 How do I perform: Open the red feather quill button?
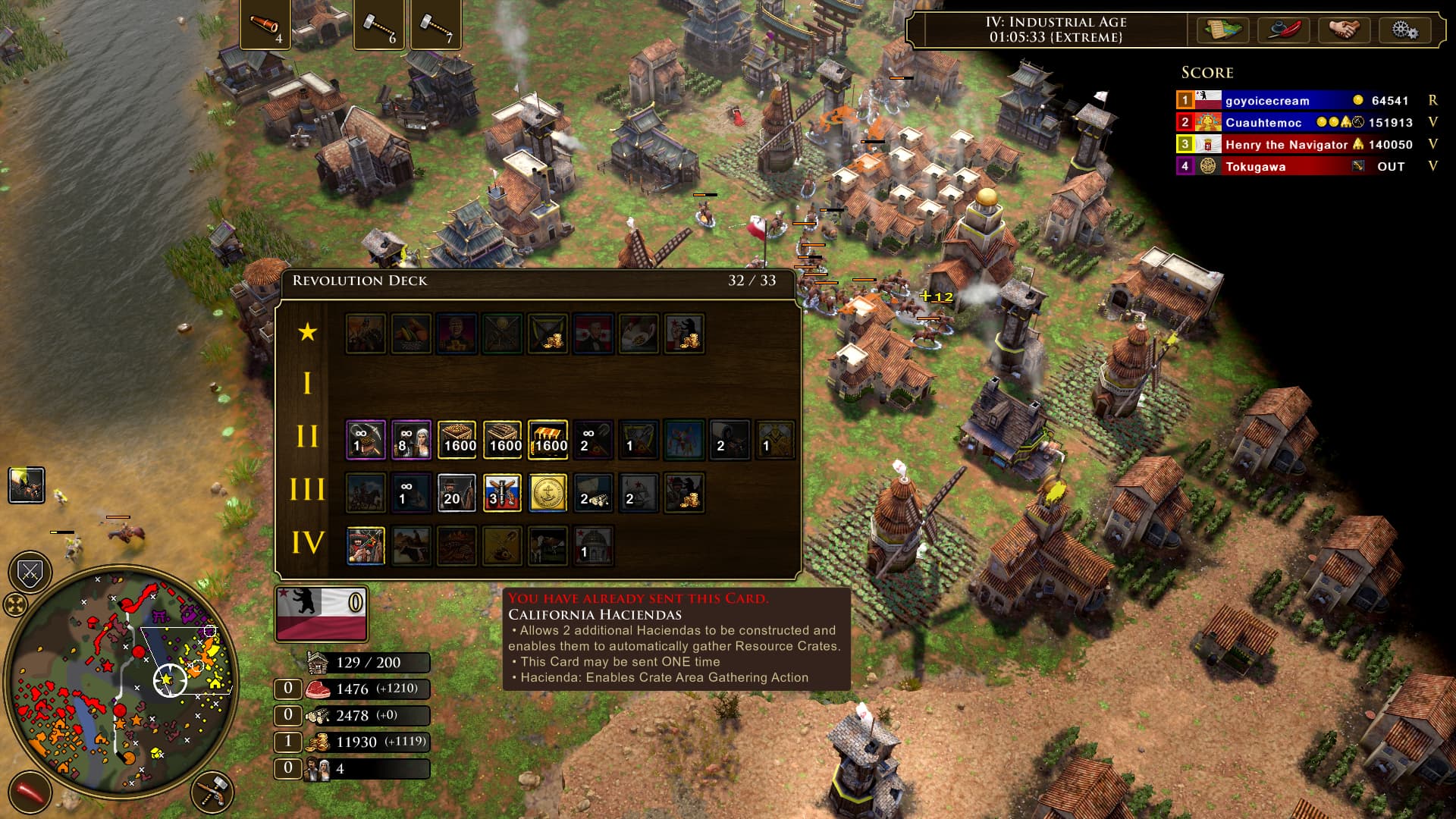point(1283,30)
